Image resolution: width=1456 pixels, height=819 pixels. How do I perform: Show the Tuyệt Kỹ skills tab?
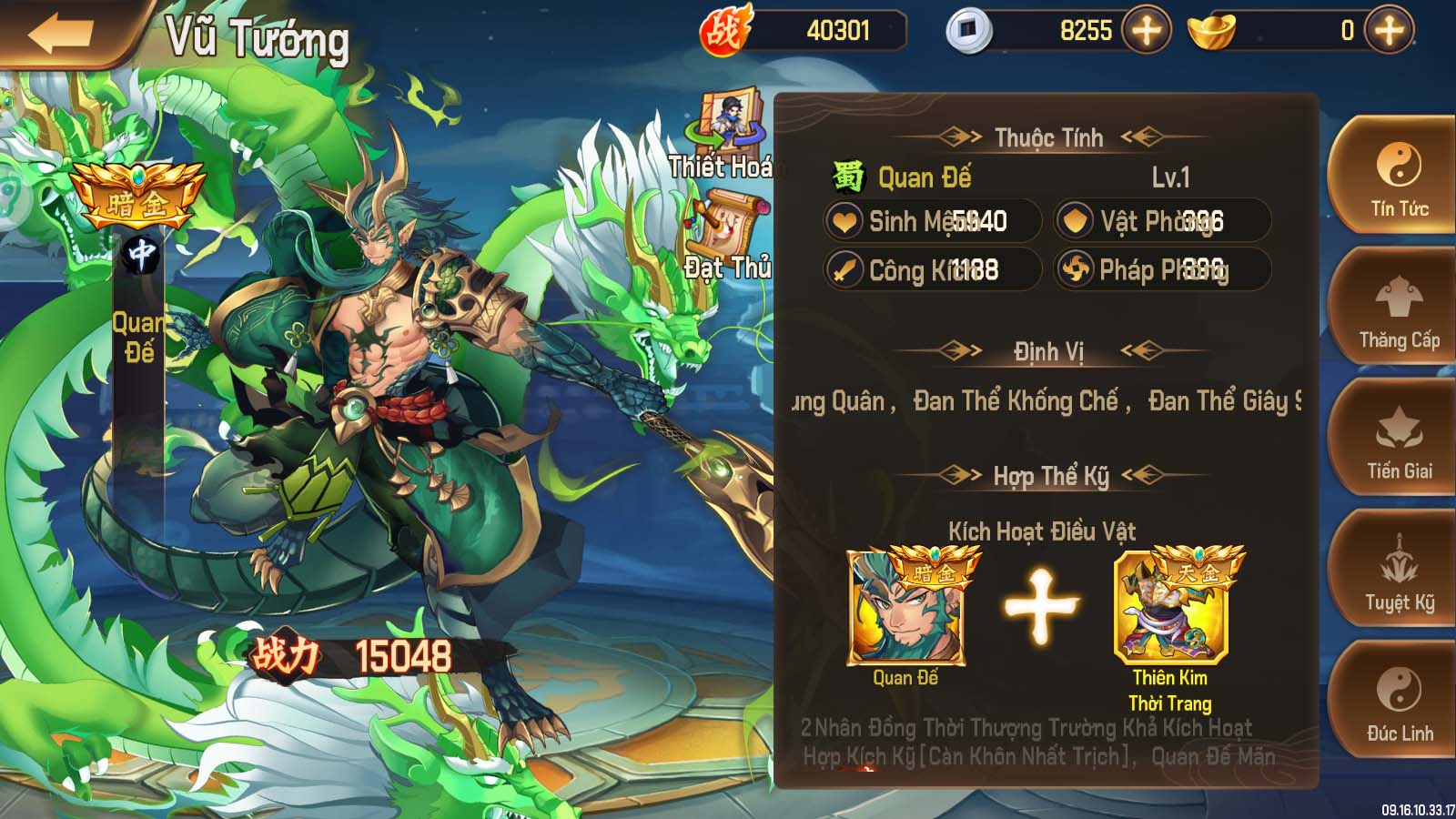pyautogui.click(x=1399, y=573)
